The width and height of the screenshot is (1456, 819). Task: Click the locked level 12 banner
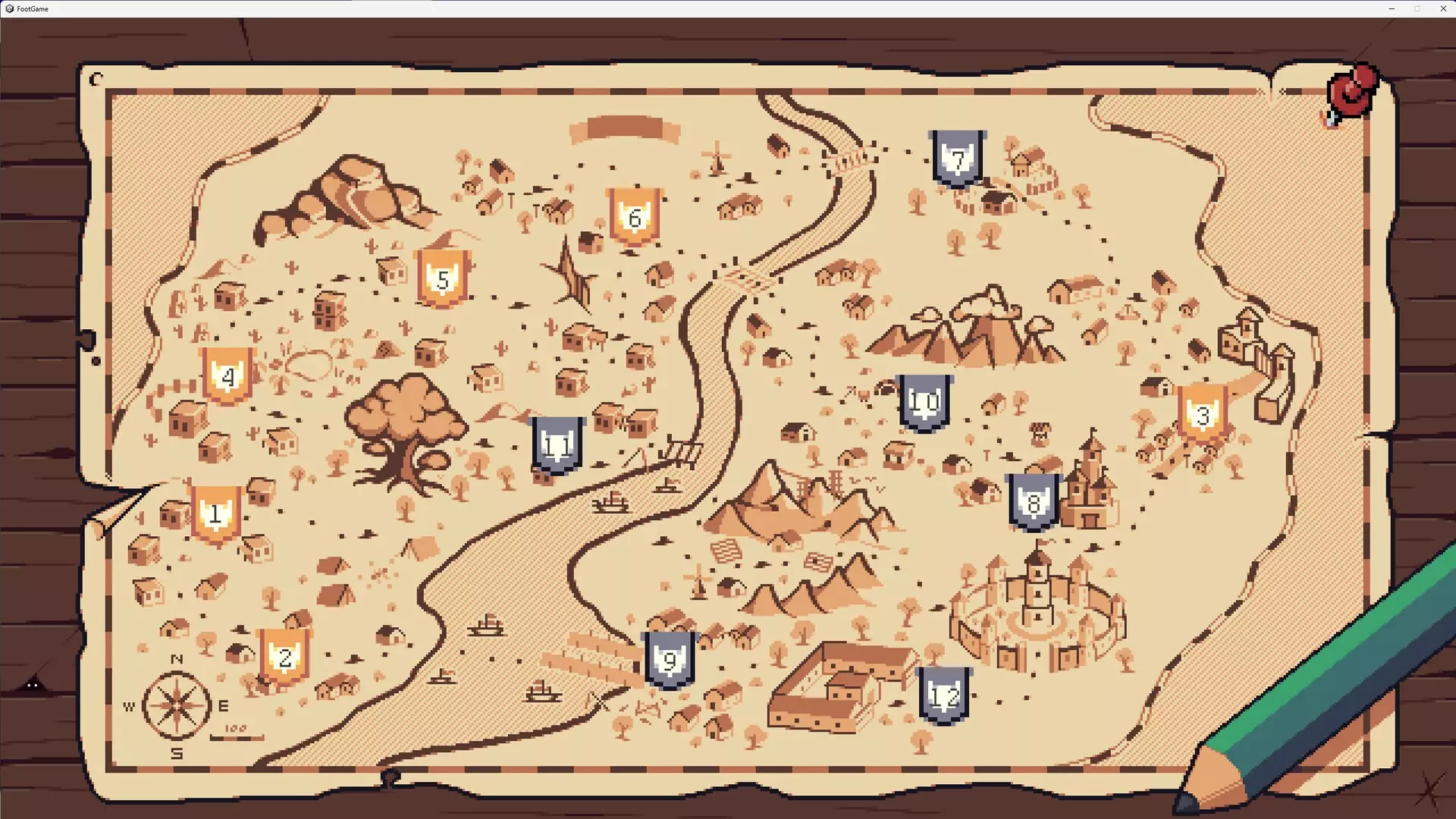[944, 695]
